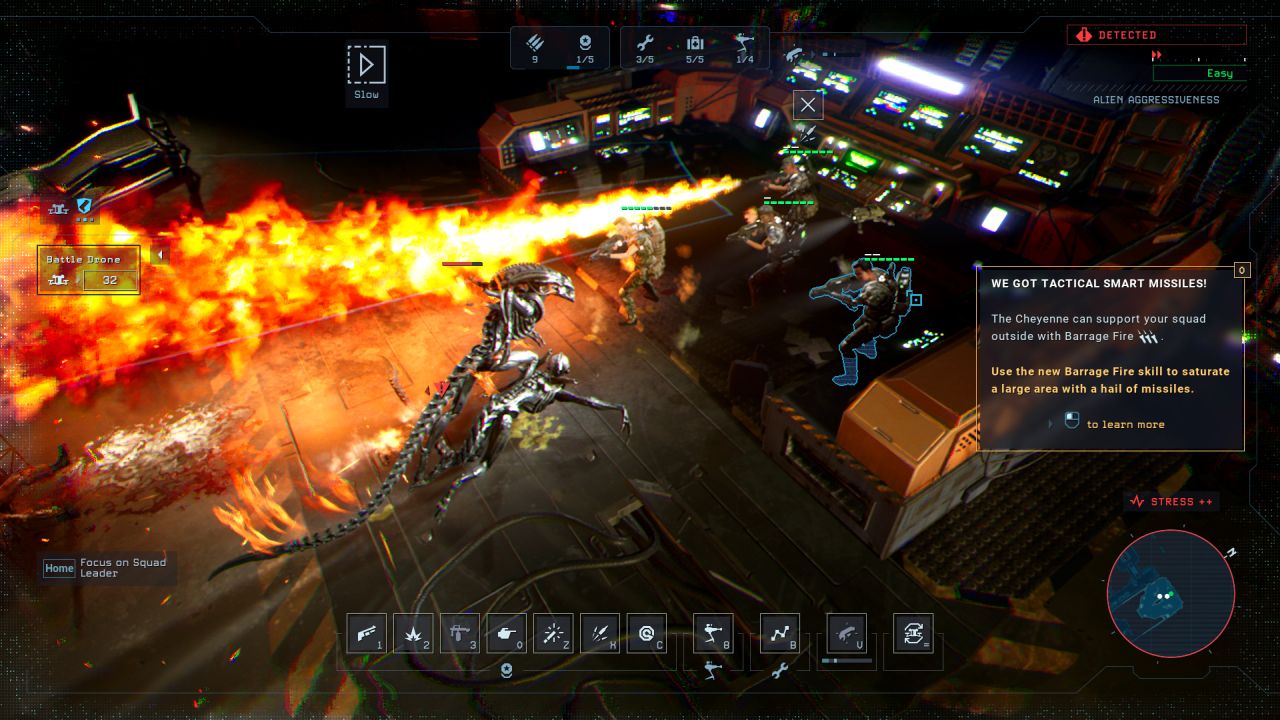Activate the spiral target skill
The height and width of the screenshot is (720, 1280).
click(646, 633)
